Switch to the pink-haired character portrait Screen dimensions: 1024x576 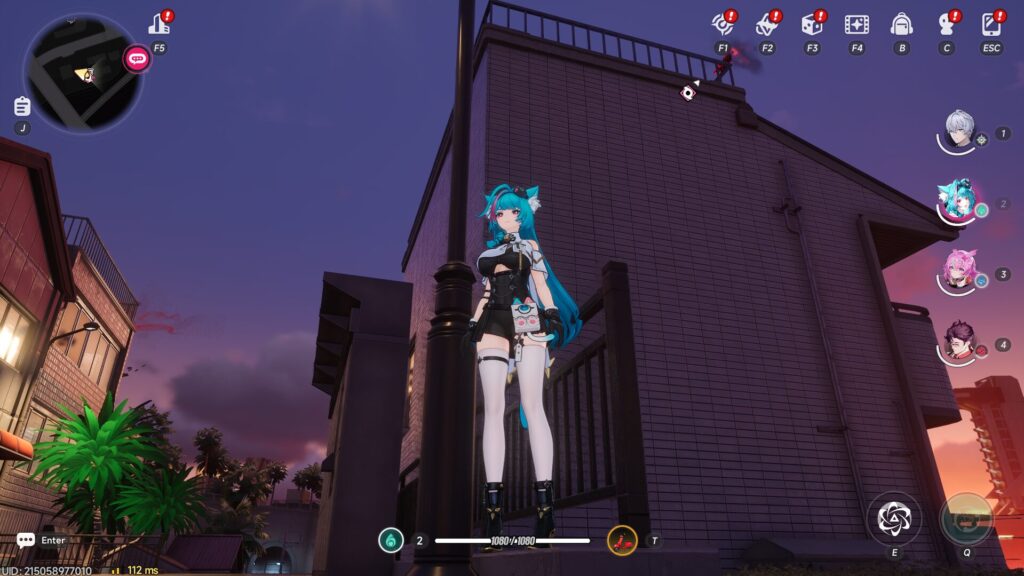tap(960, 270)
